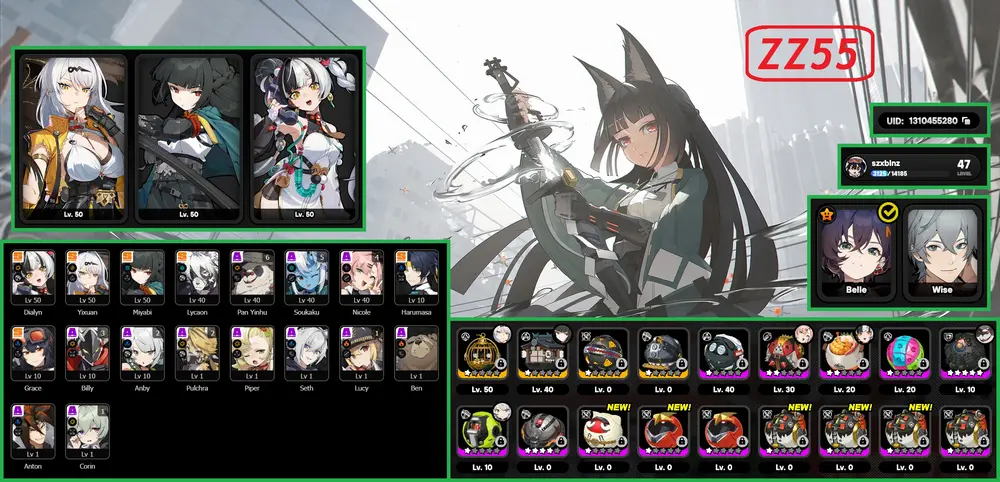Select the Belle protagonist portrait
1000x482 pixels.
coord(854,250)
